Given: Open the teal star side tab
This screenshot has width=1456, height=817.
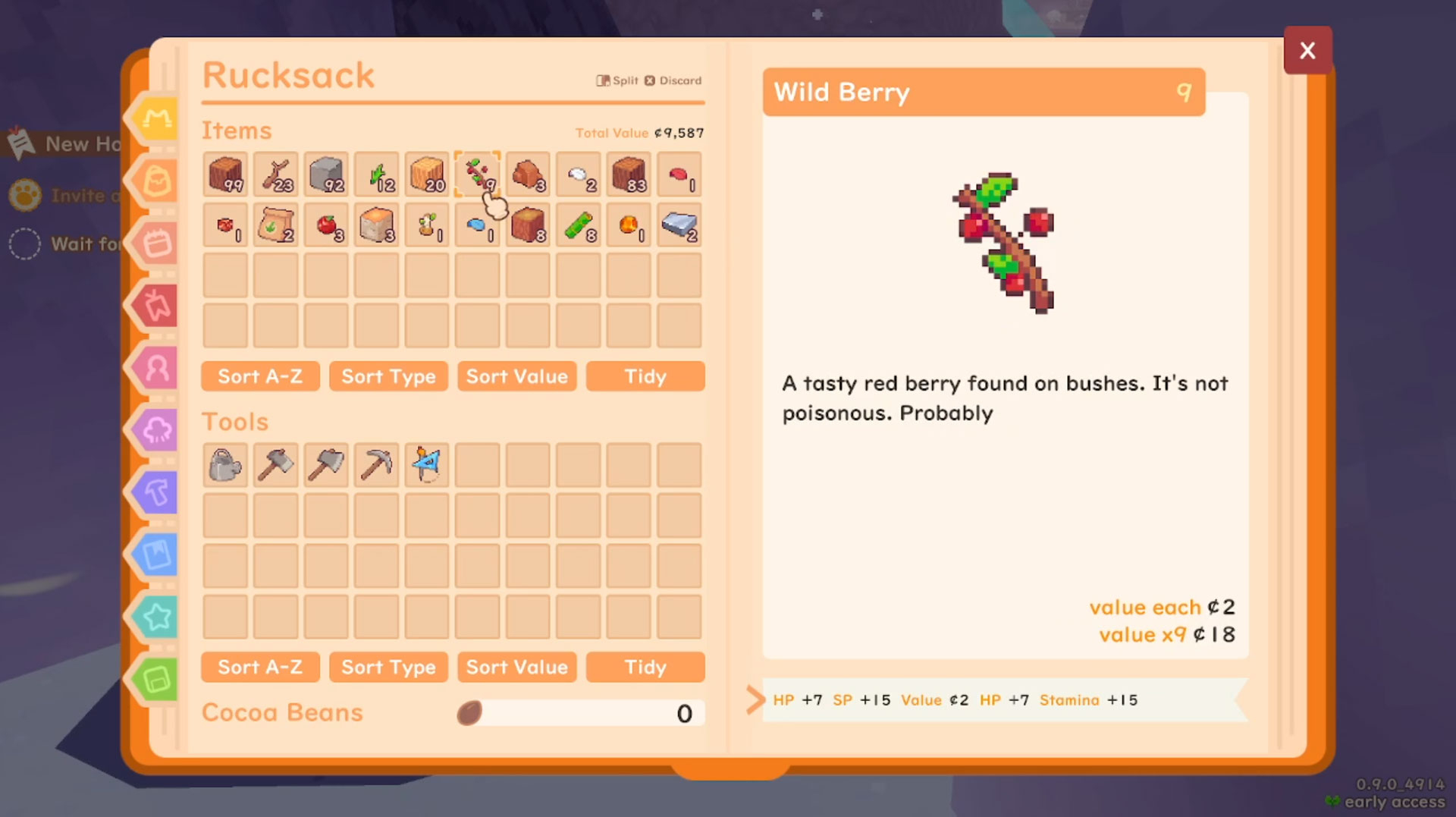Looking at the screenshot, I should coord(157,617).
